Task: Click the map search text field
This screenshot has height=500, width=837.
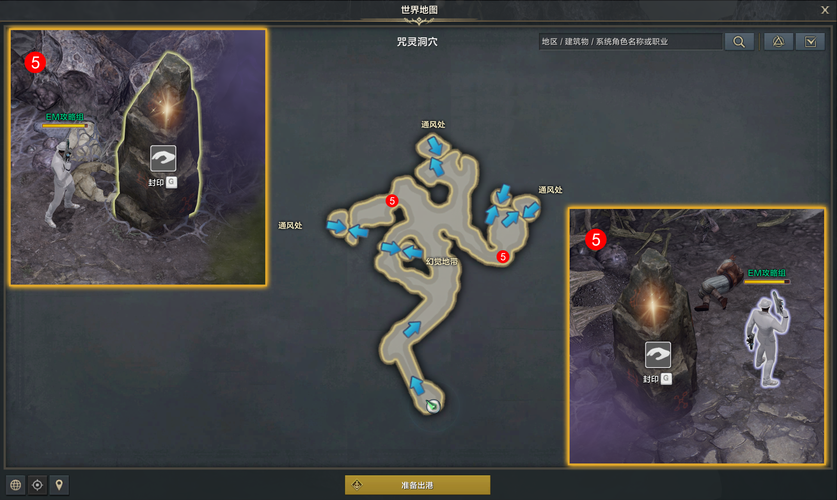Action: tap(629, 42)
